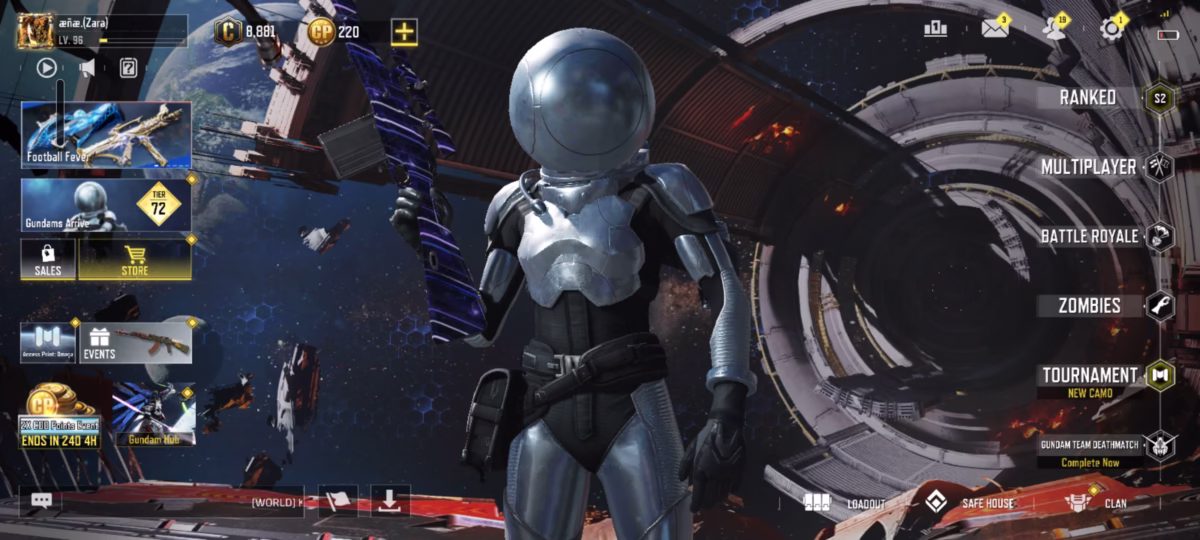Open the Store with the cart icon
This screenshot has width=1200, height=540.
pyautogui.click(x=135, y=260)
